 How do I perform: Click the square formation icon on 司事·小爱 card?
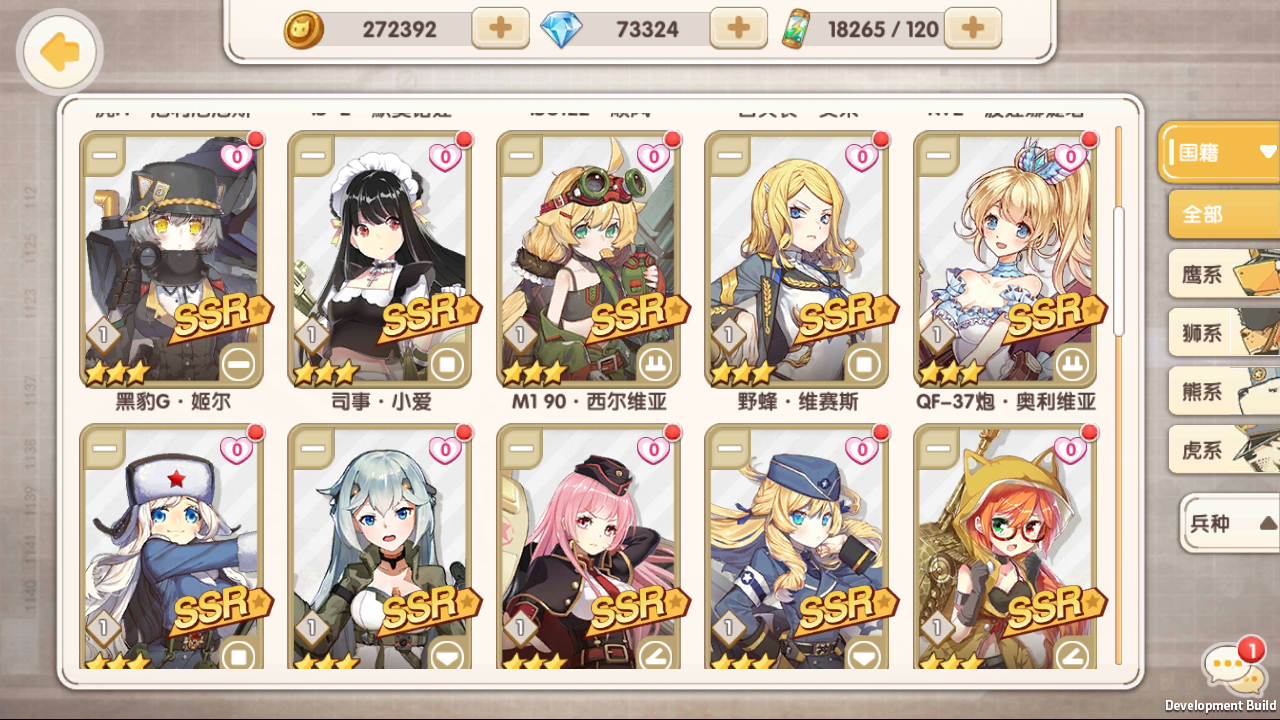[x=446, y=366]
